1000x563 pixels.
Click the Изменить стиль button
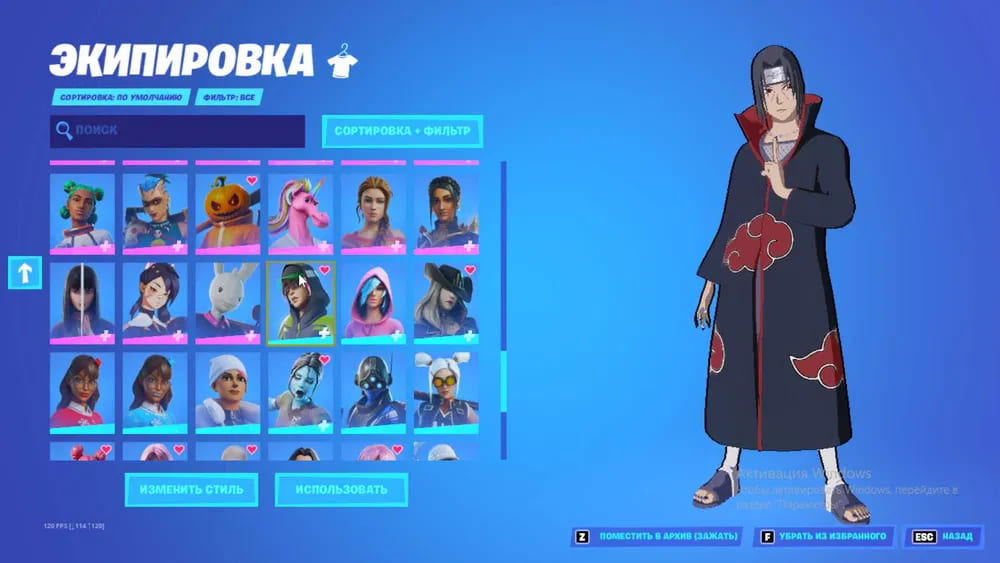(191, 490)
